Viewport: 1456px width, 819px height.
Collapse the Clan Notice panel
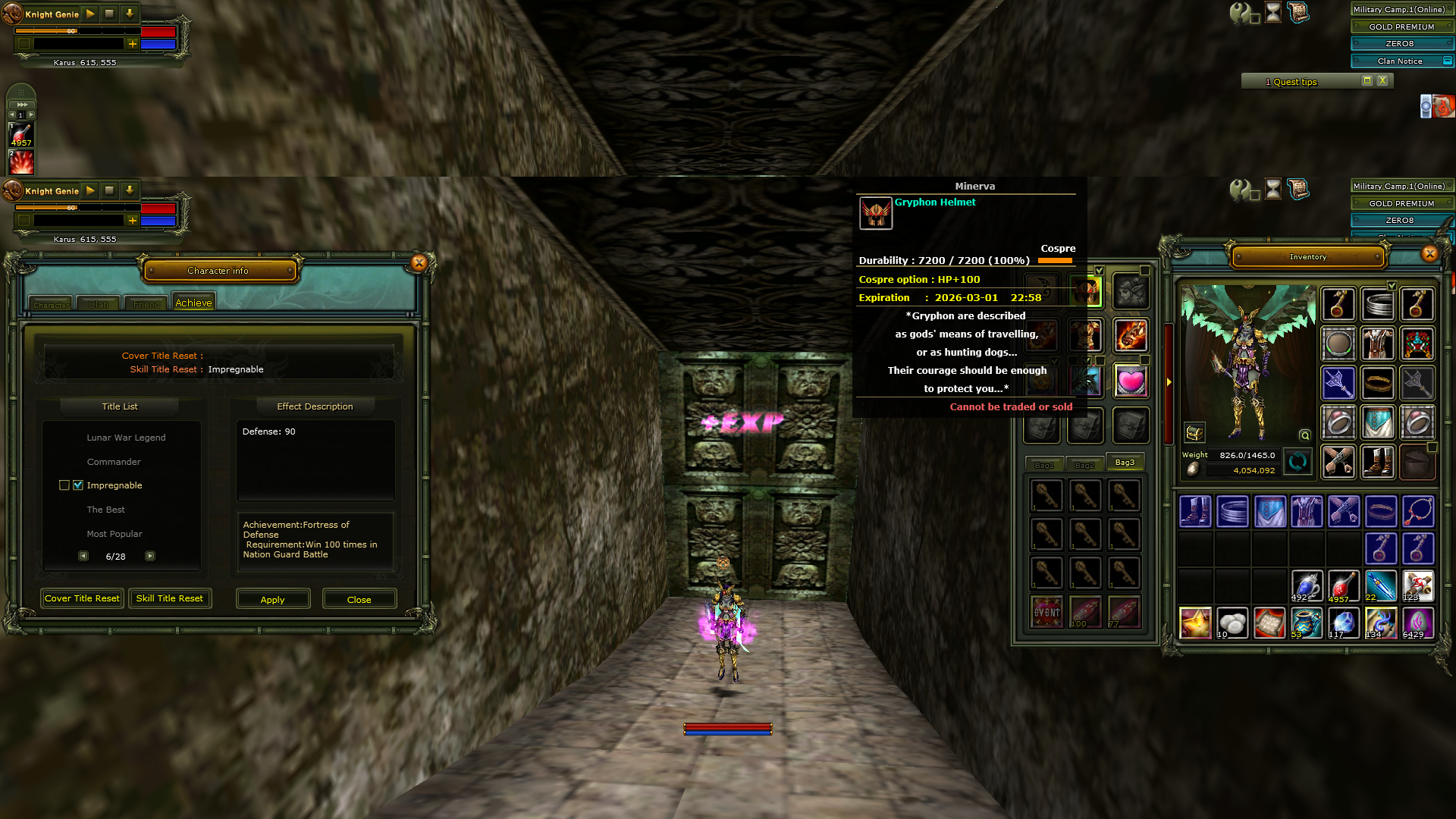[x=1448, y=61]
